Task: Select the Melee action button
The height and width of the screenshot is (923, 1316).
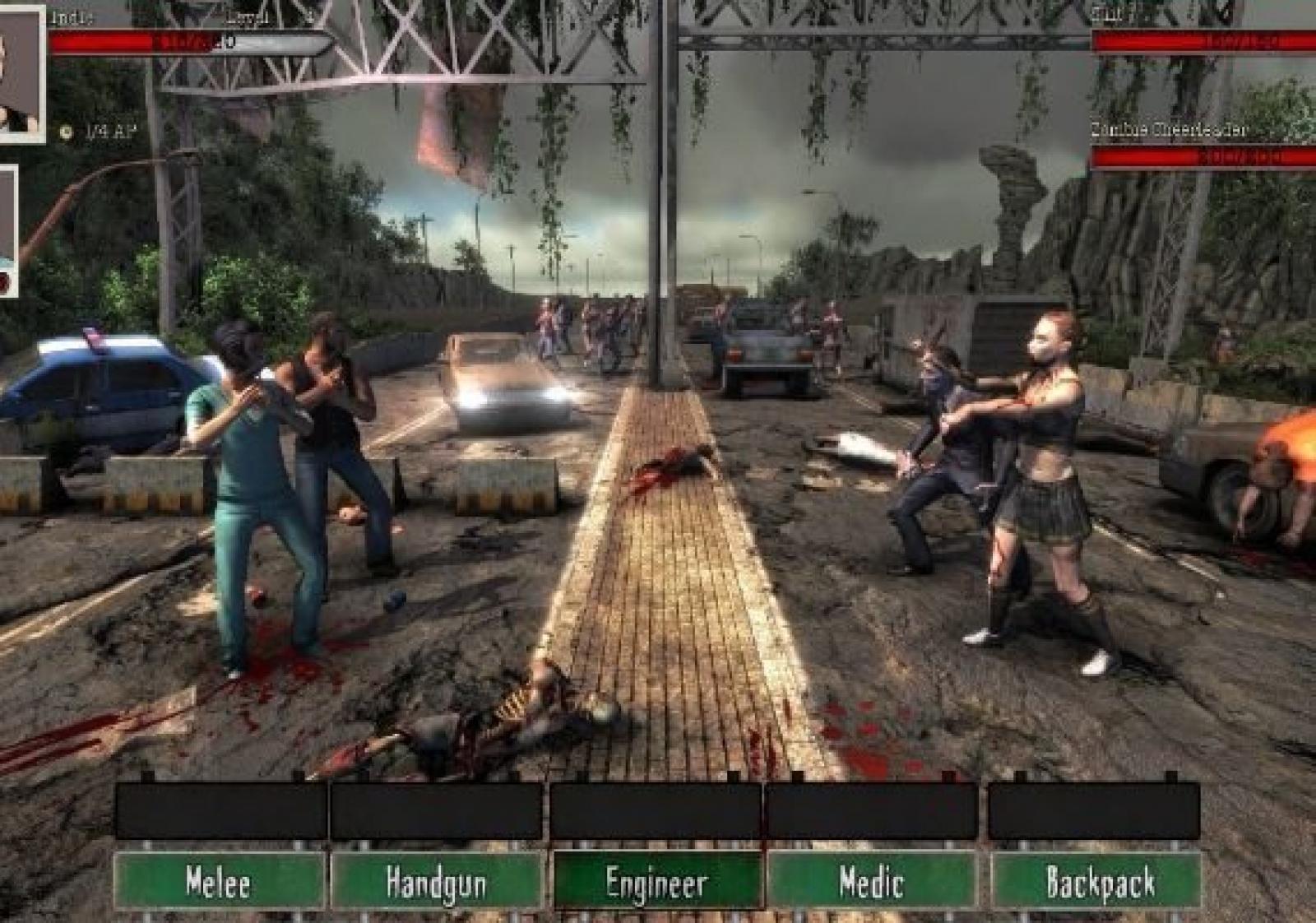Action: [x=219, y=882]
